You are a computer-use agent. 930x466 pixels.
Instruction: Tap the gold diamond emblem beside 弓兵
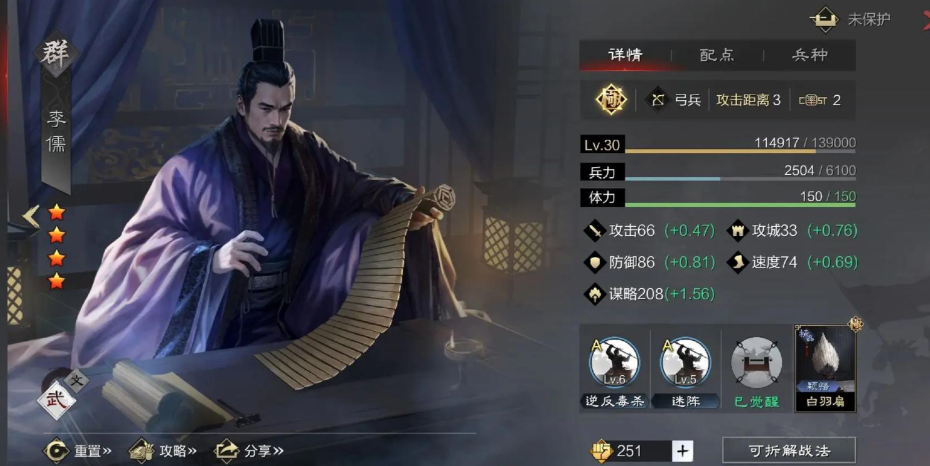click(611, 99)
